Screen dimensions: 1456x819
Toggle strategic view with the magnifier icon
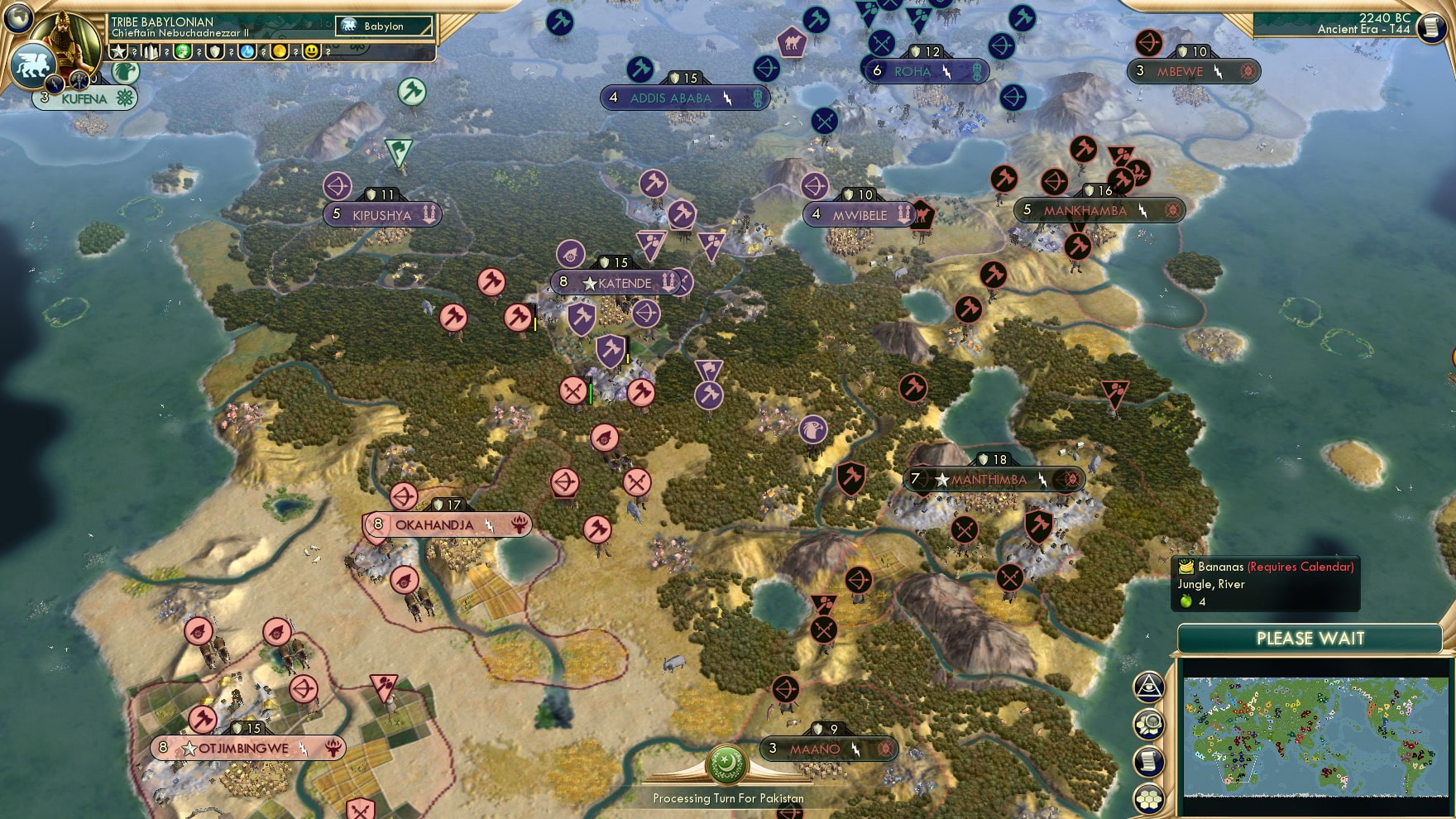click(1148, 723)
